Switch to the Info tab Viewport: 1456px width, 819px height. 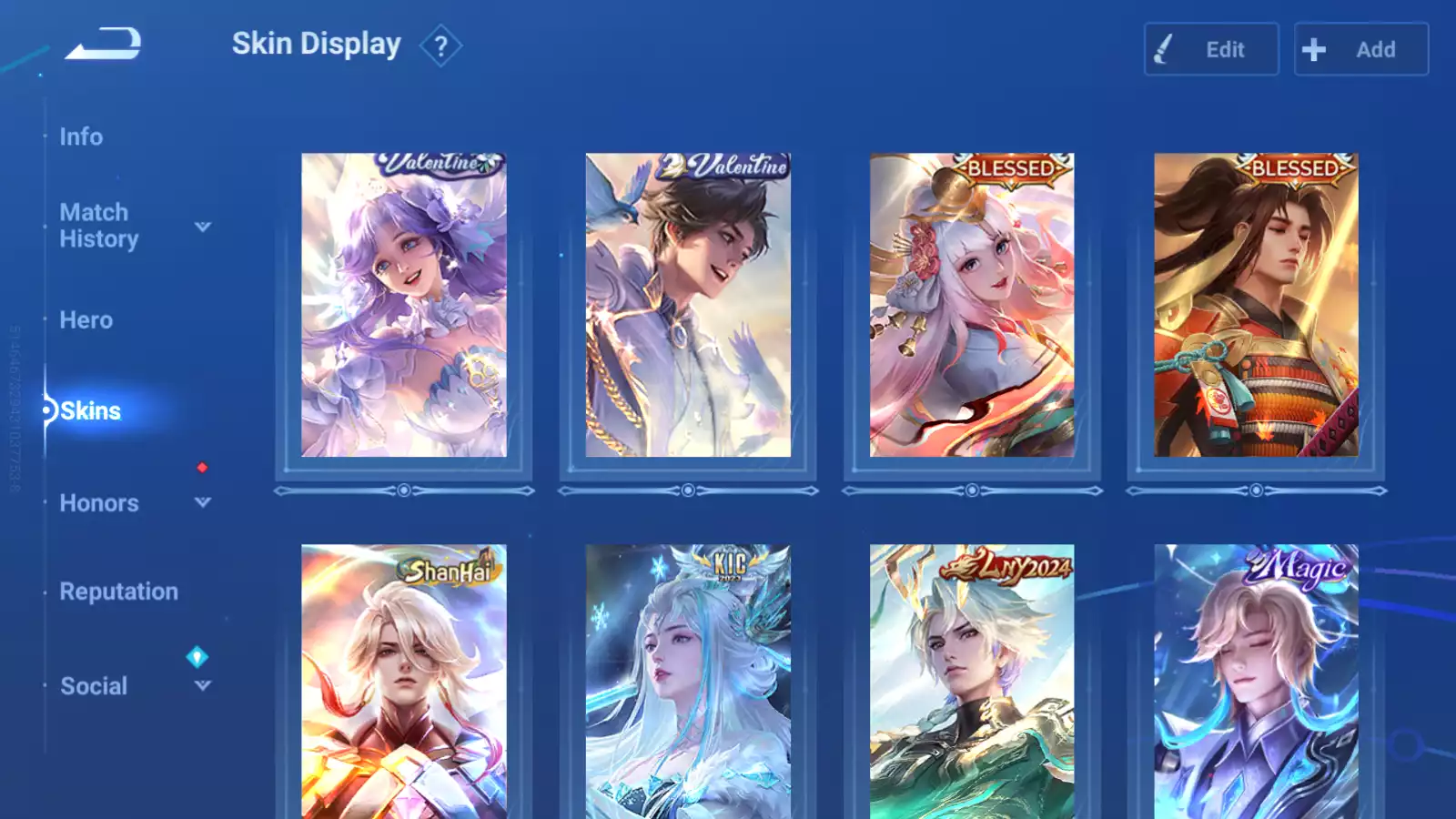[81, 136]
